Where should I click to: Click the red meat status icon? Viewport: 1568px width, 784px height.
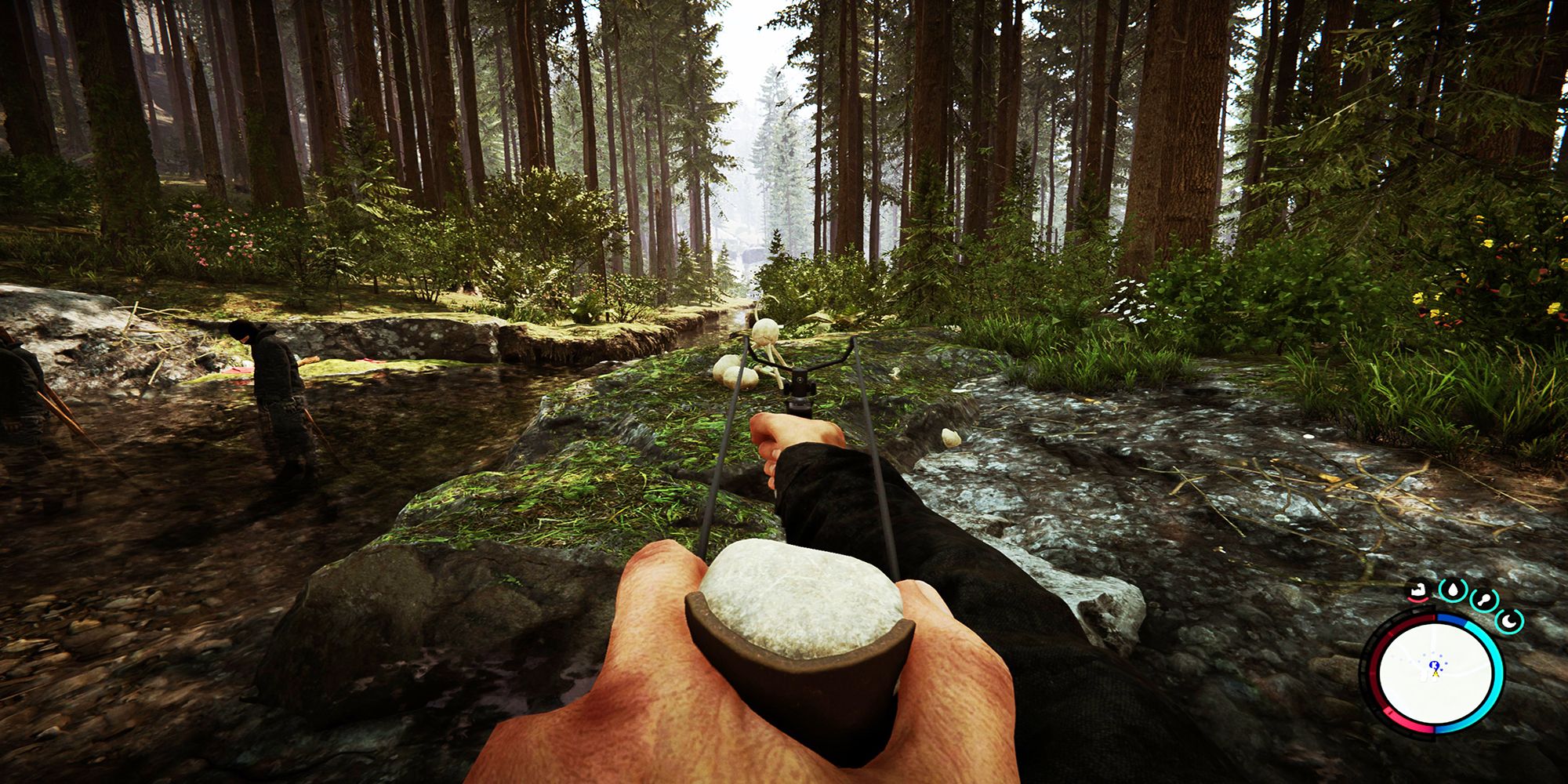[x=1419, y=590]
